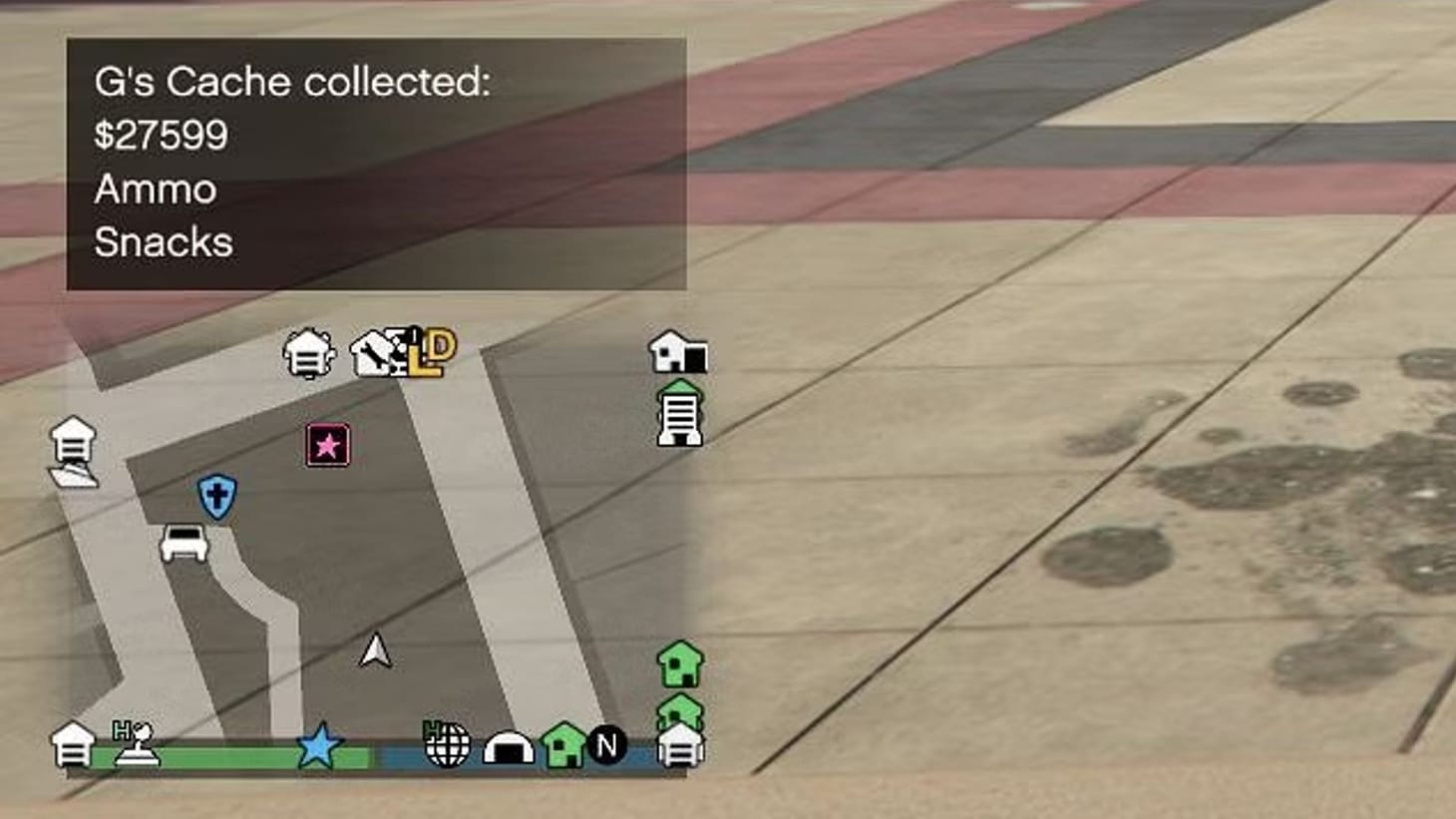Select the hangar blip near the globe
1456x819 pixels.
click(x=511, y=745)
